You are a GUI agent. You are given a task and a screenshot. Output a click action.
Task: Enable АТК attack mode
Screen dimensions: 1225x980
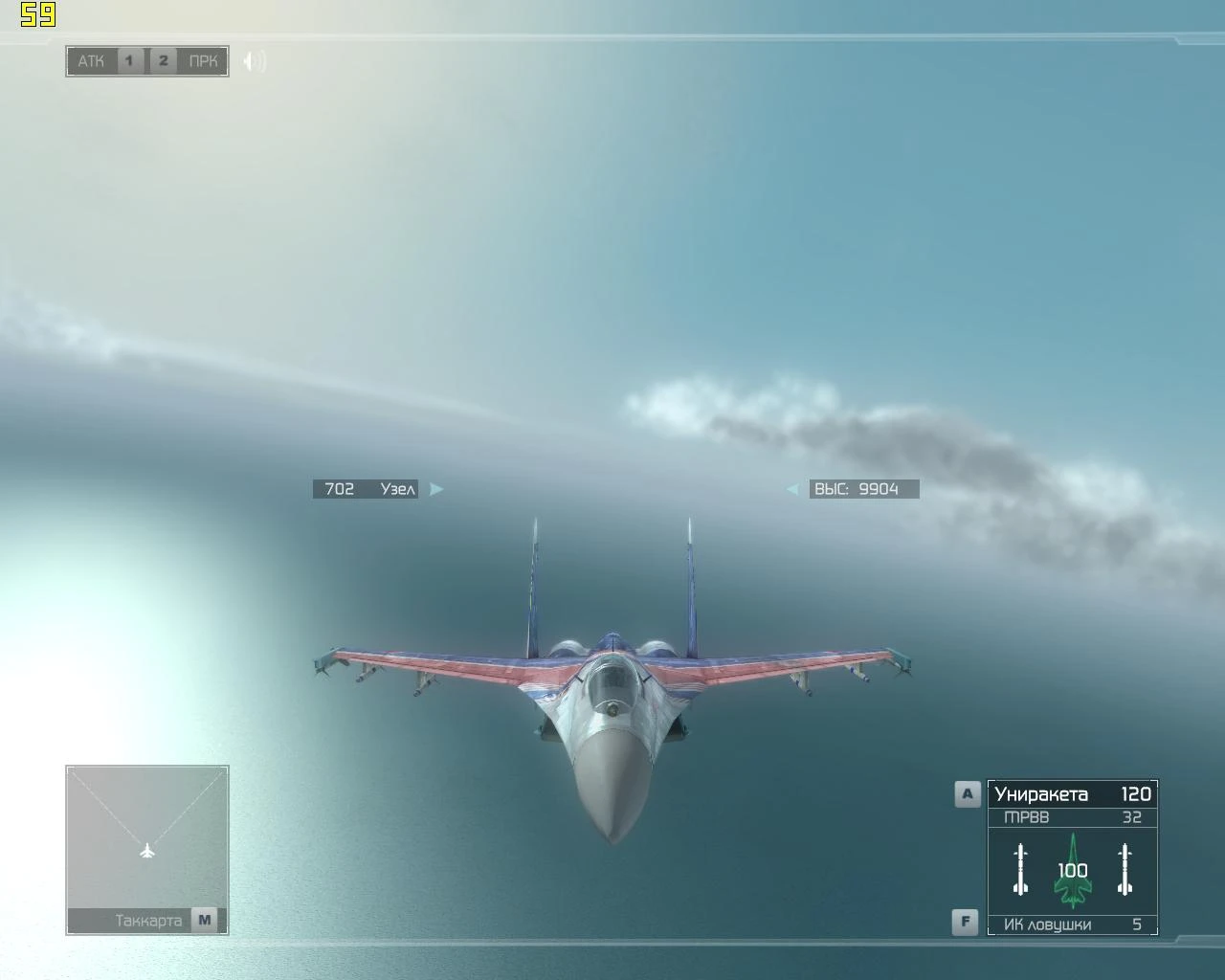91,59
